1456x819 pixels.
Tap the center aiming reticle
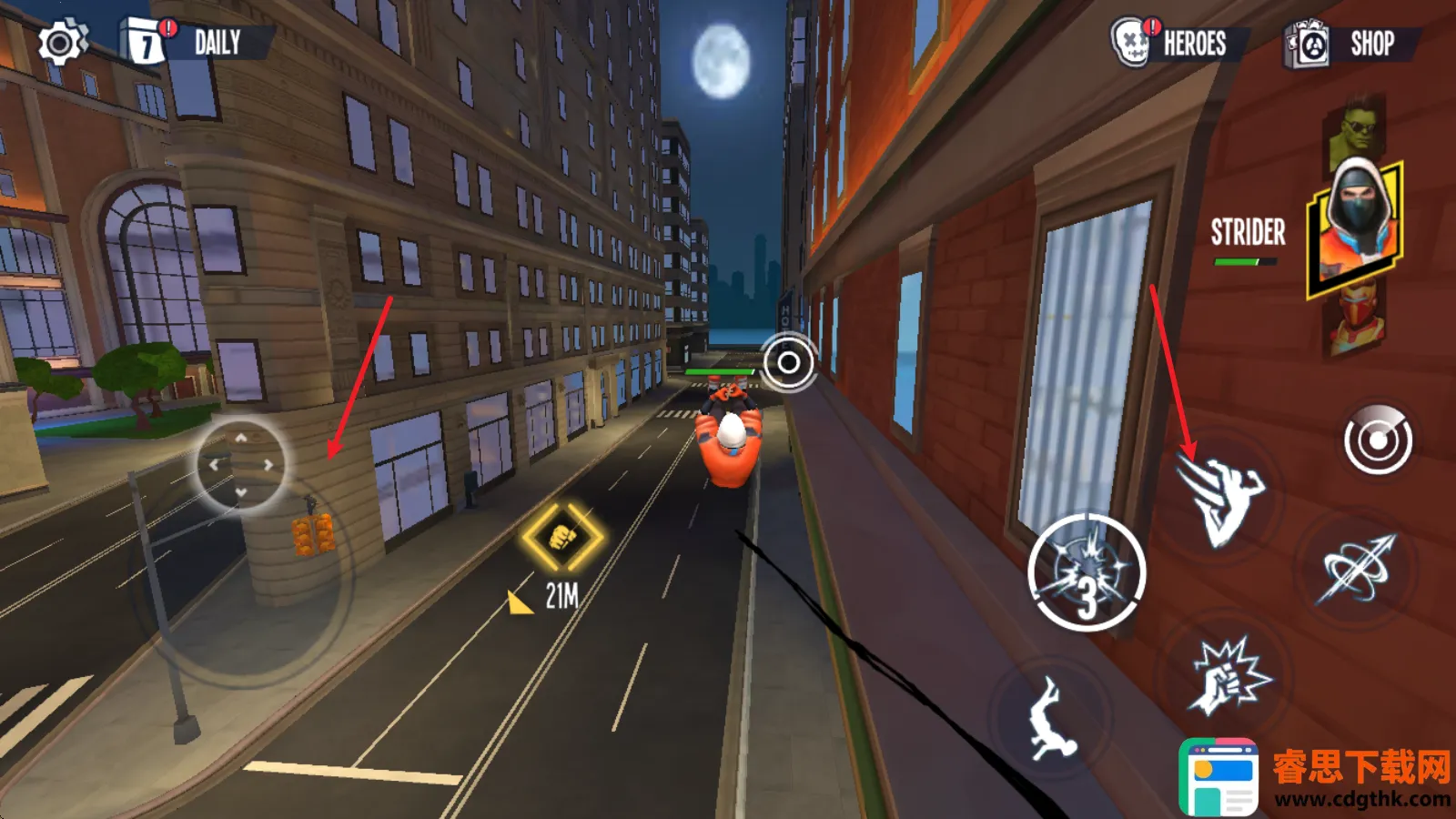tap(788, 363)
